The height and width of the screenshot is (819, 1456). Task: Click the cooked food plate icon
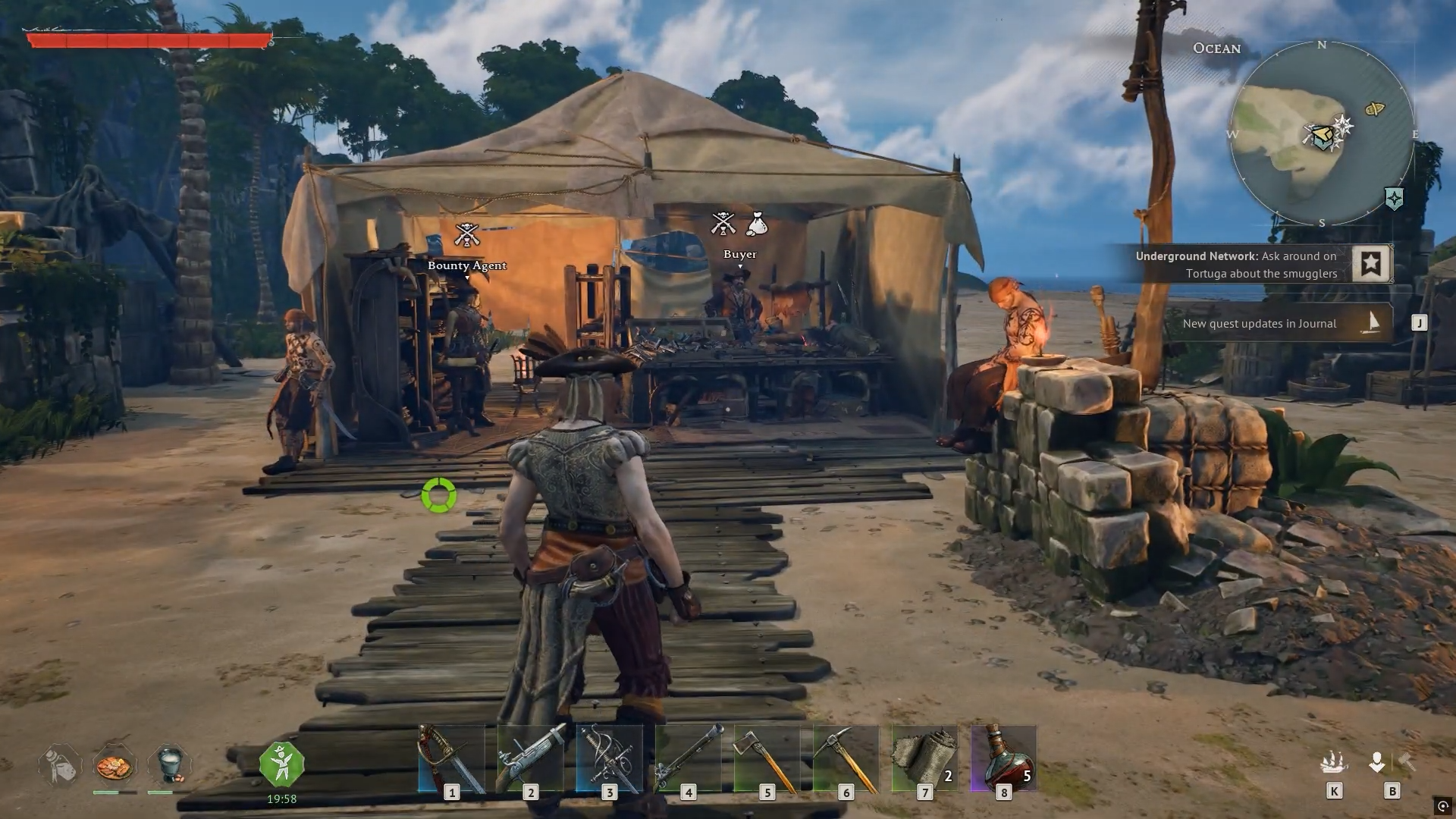(x=115, y=766)
